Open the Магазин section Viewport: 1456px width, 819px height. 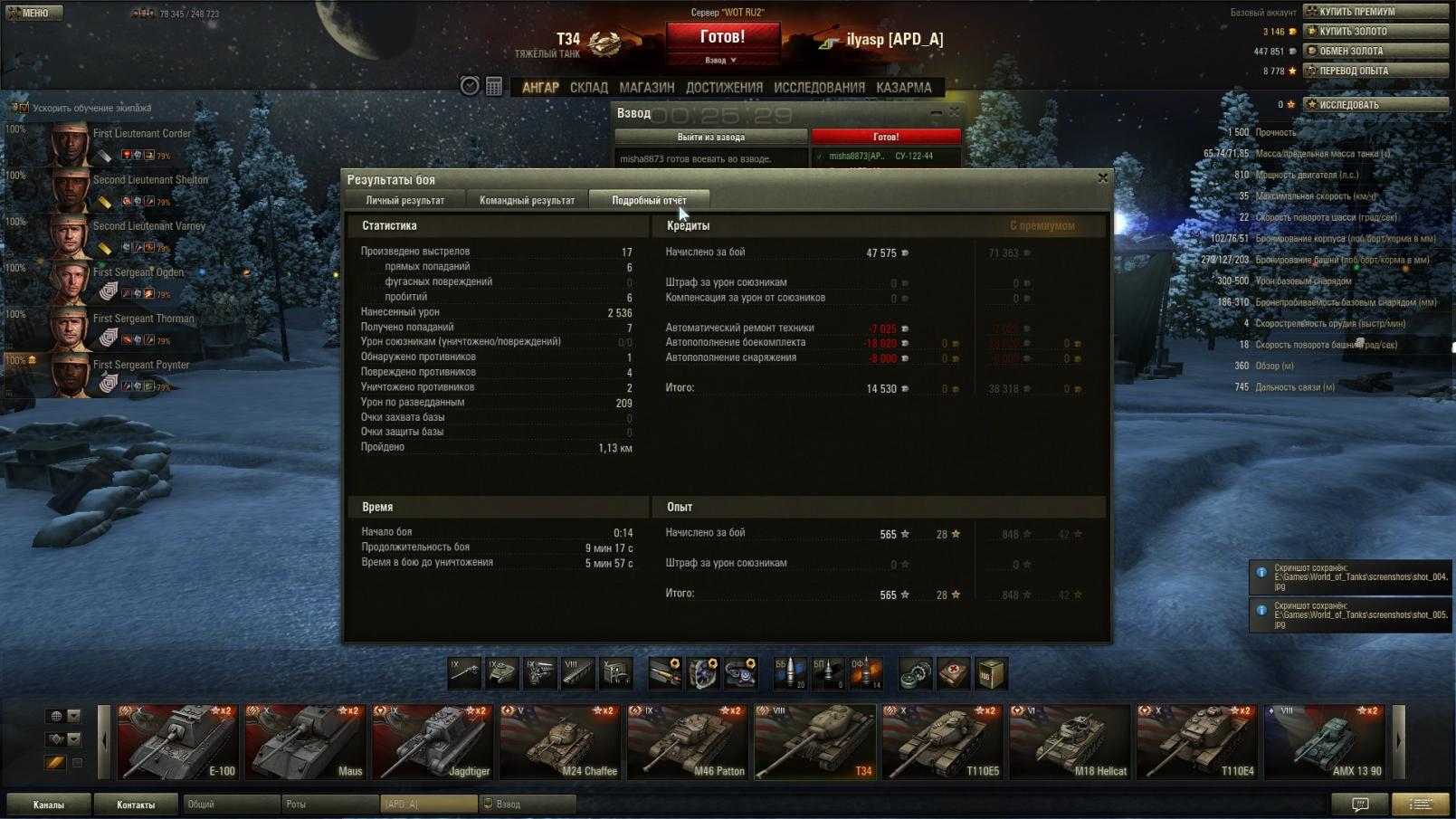pyautogui.click(x=646, y=88)
